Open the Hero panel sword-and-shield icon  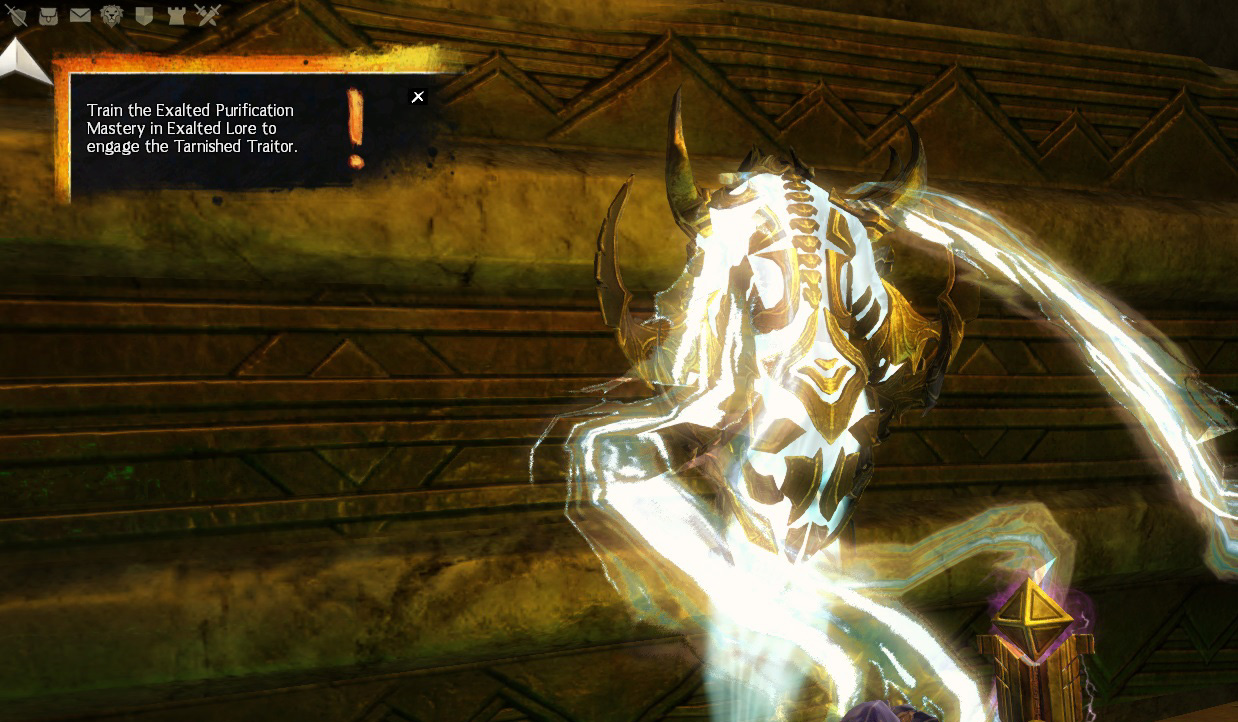[x=16, y=15]
